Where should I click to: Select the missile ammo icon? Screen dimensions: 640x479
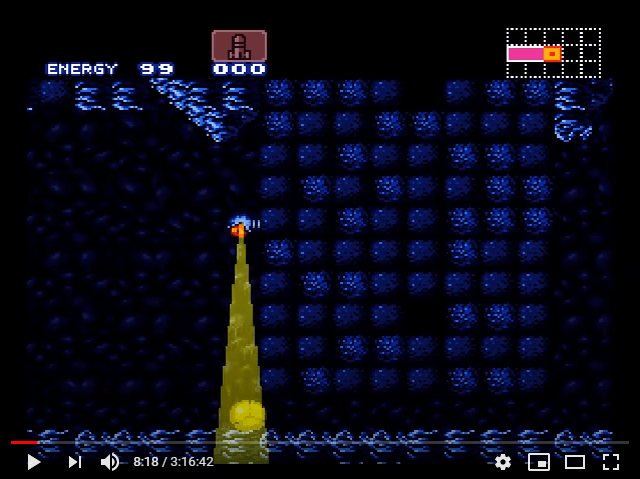click(239, 45)
